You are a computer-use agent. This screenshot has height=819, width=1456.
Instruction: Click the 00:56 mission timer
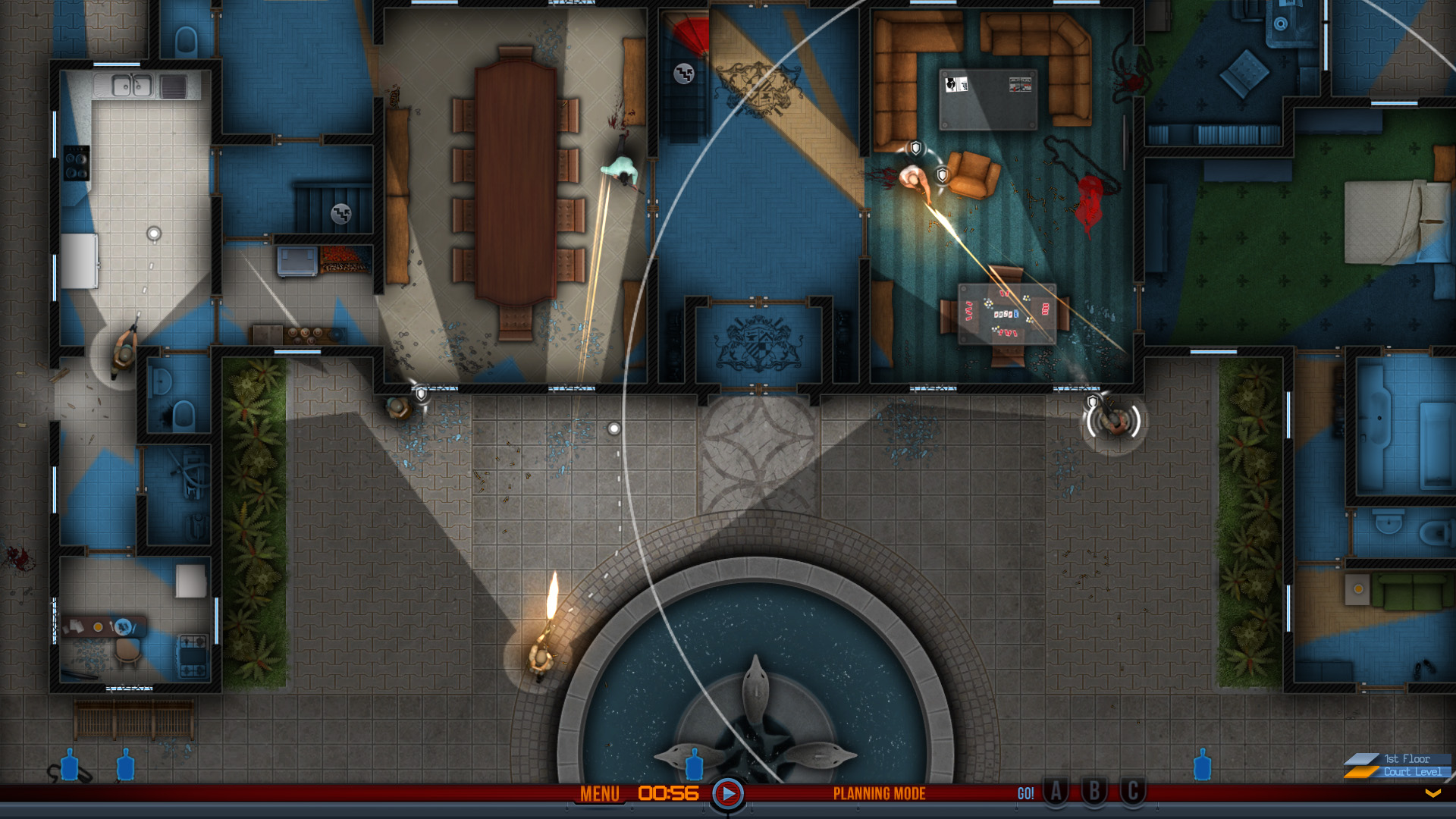(x=667, y=793)
